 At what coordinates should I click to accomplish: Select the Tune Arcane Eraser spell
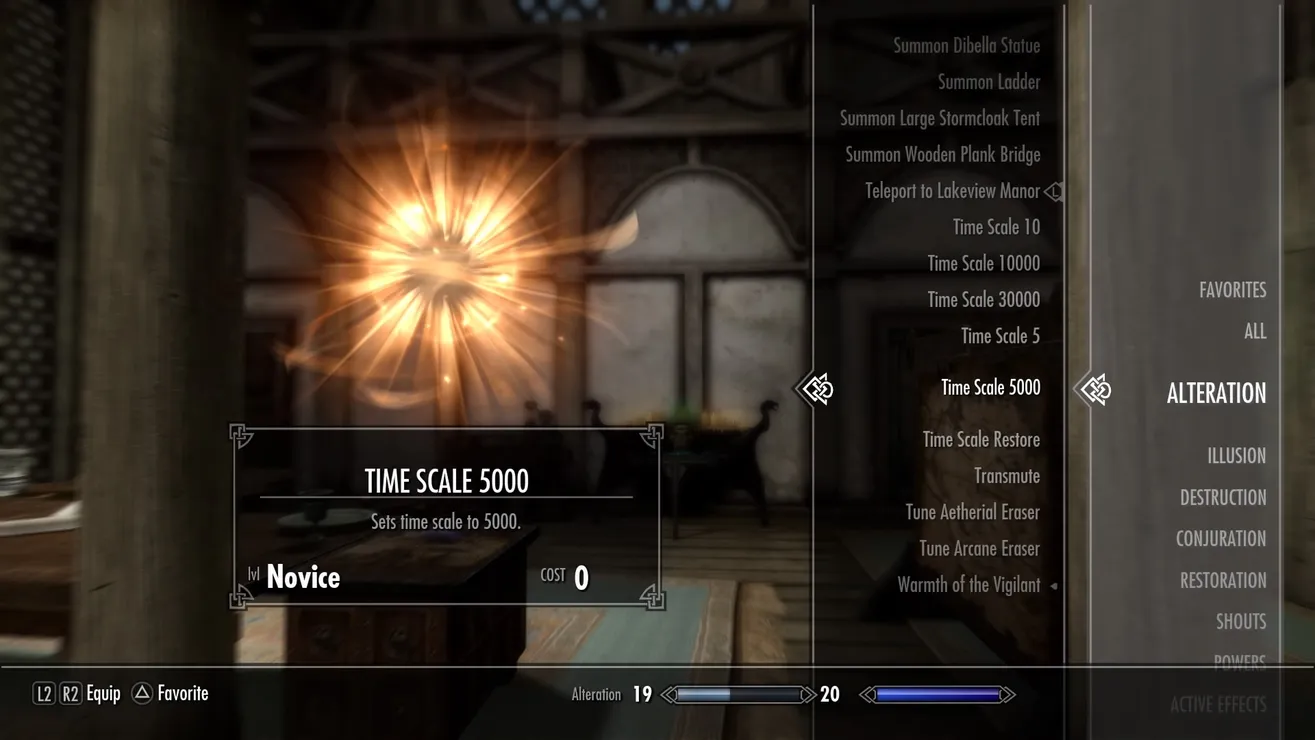click(979, 549)
